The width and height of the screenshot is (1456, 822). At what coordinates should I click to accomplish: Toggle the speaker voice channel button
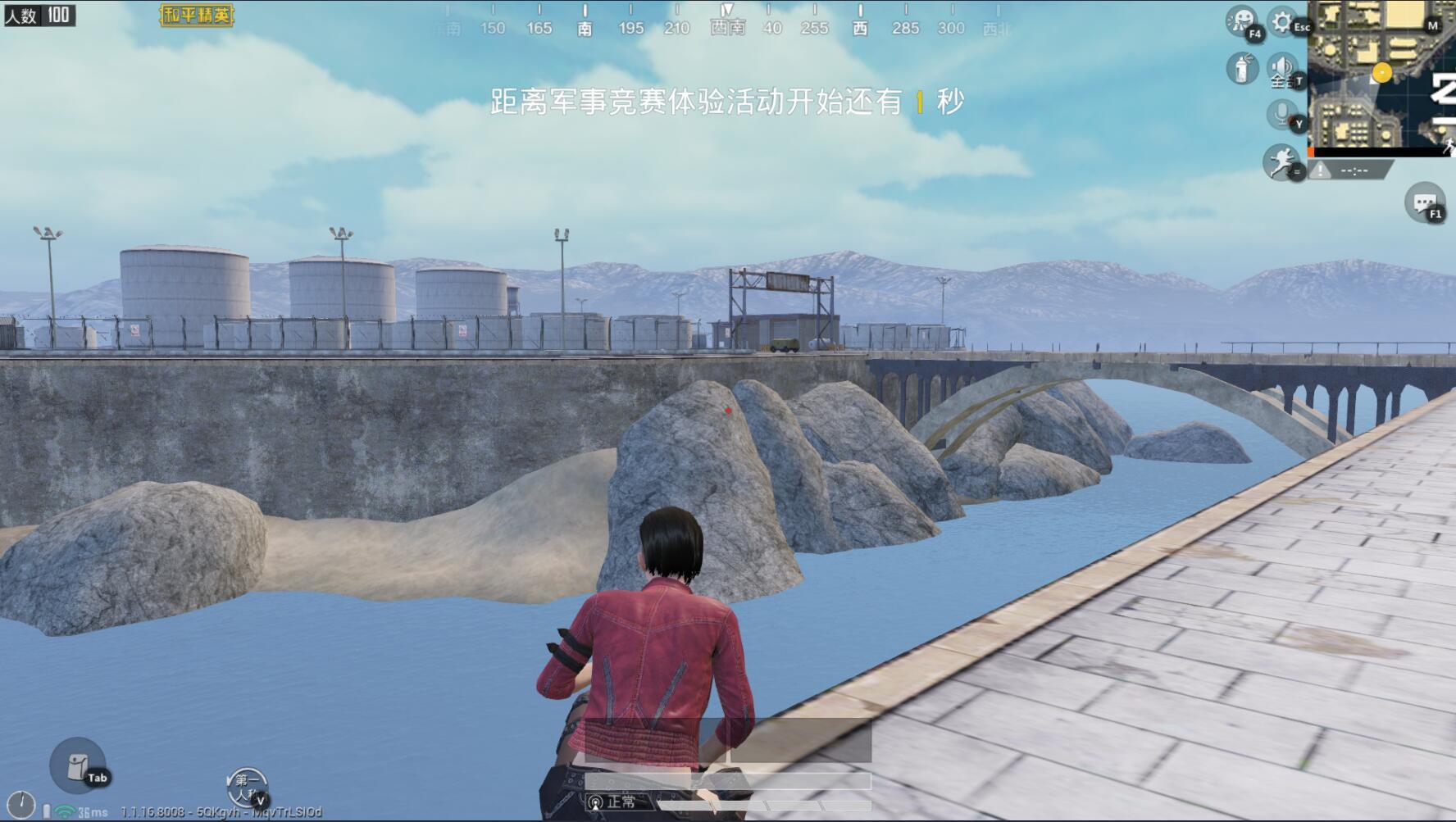tap(1282, 68)
